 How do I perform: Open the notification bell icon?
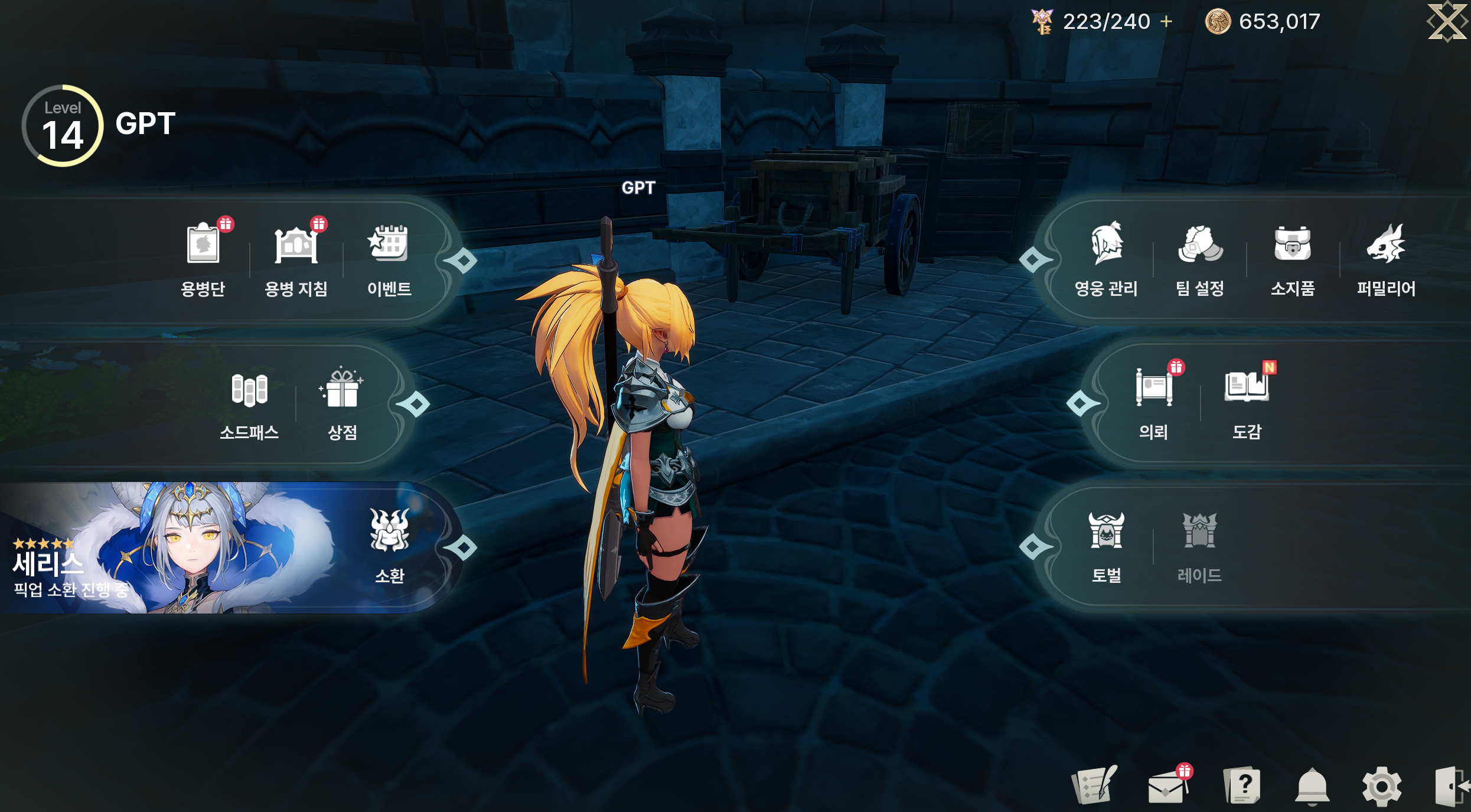coord(1312,787)
